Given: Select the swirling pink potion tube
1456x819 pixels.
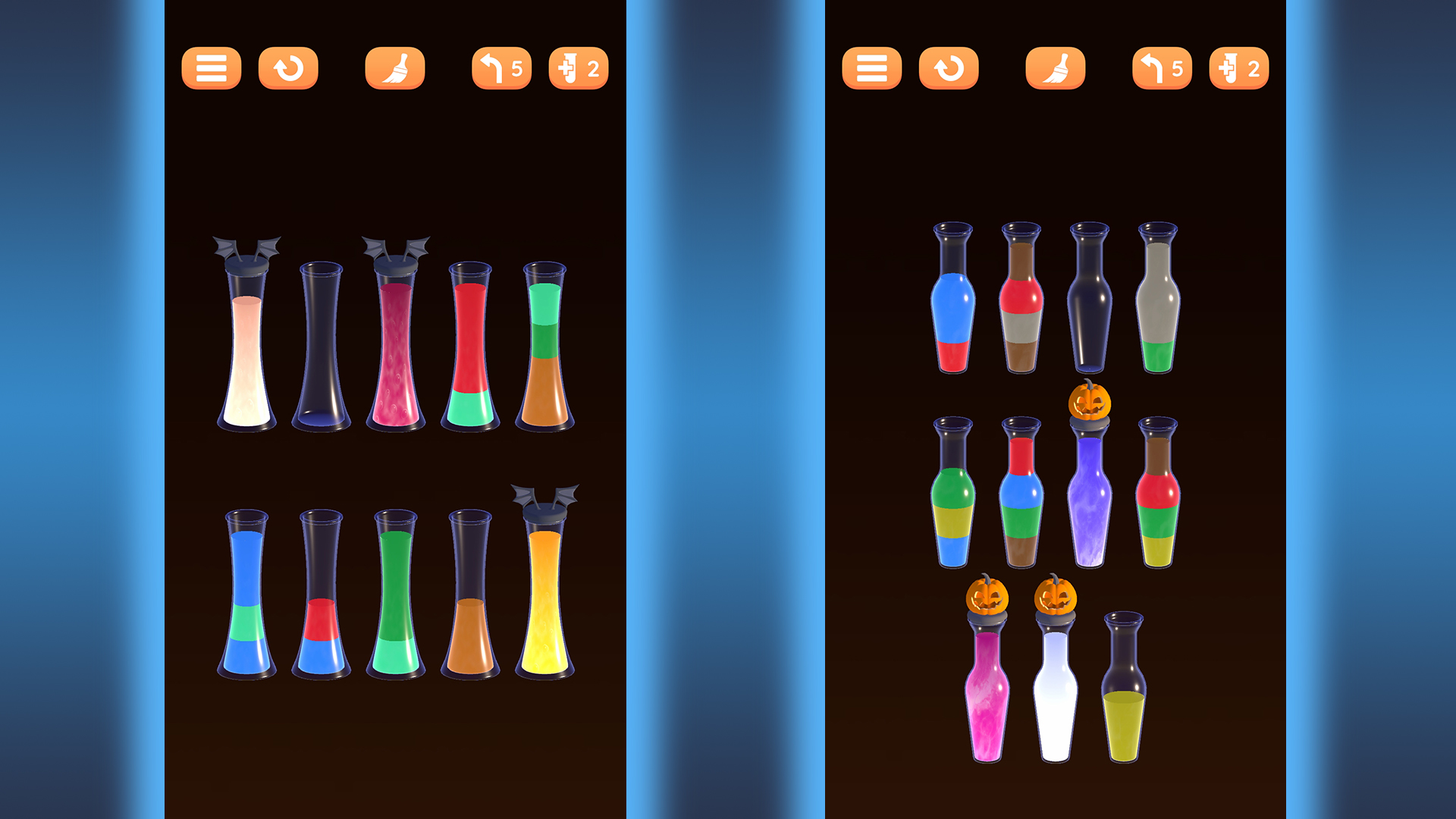Looking at the screenshot, I should point(396,341).
